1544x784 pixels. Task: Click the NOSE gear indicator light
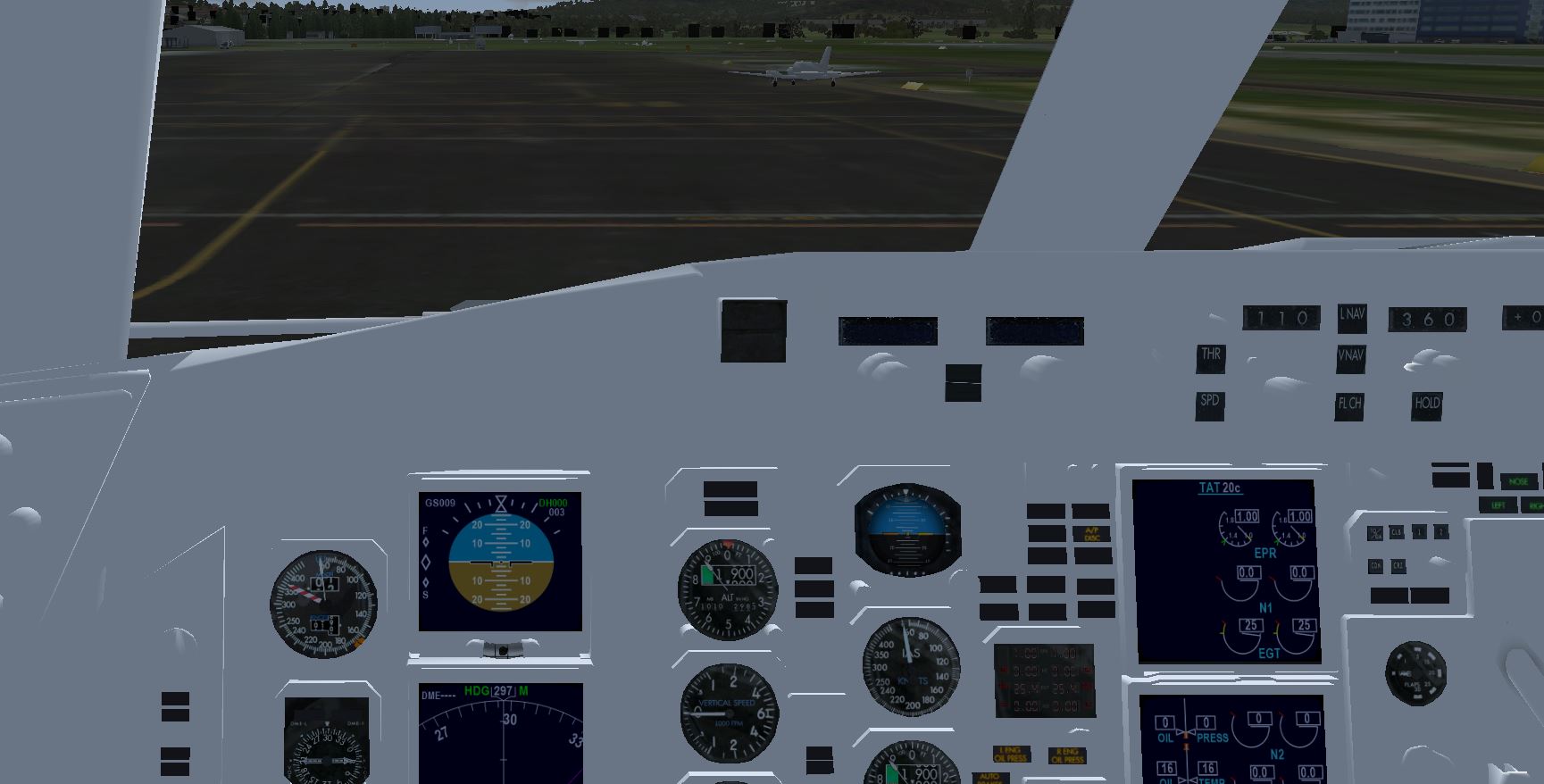pyautogui.click(x=1518, y=482)
